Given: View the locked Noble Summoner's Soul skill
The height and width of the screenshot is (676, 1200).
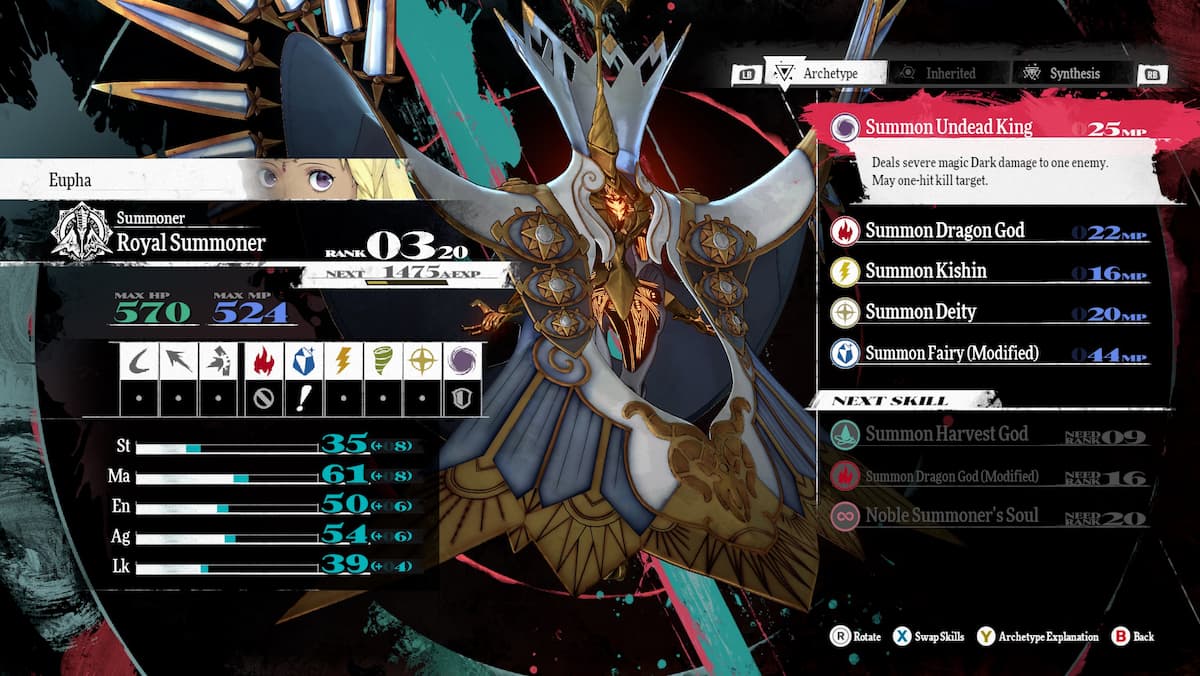Looking at the screenshot, I should coord(951,516).
